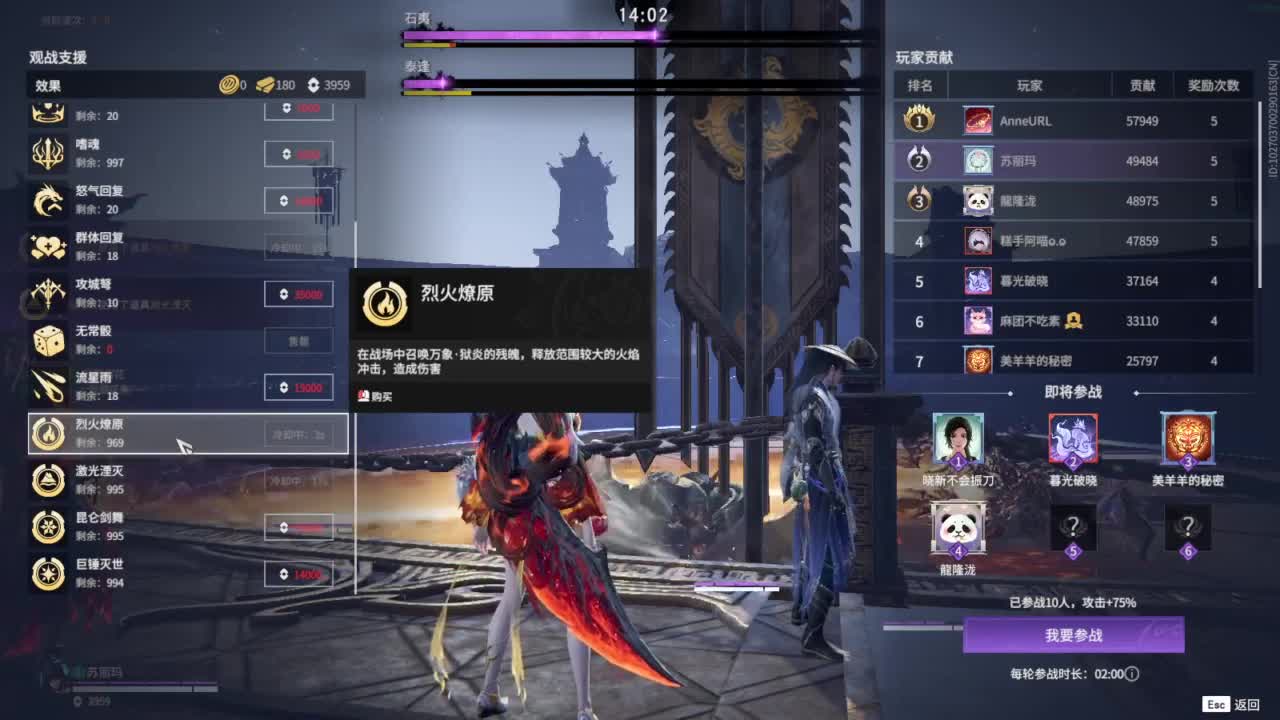
Task: Click the 怒气回复 dragon skill icon
Action: (x=47, y=200)
